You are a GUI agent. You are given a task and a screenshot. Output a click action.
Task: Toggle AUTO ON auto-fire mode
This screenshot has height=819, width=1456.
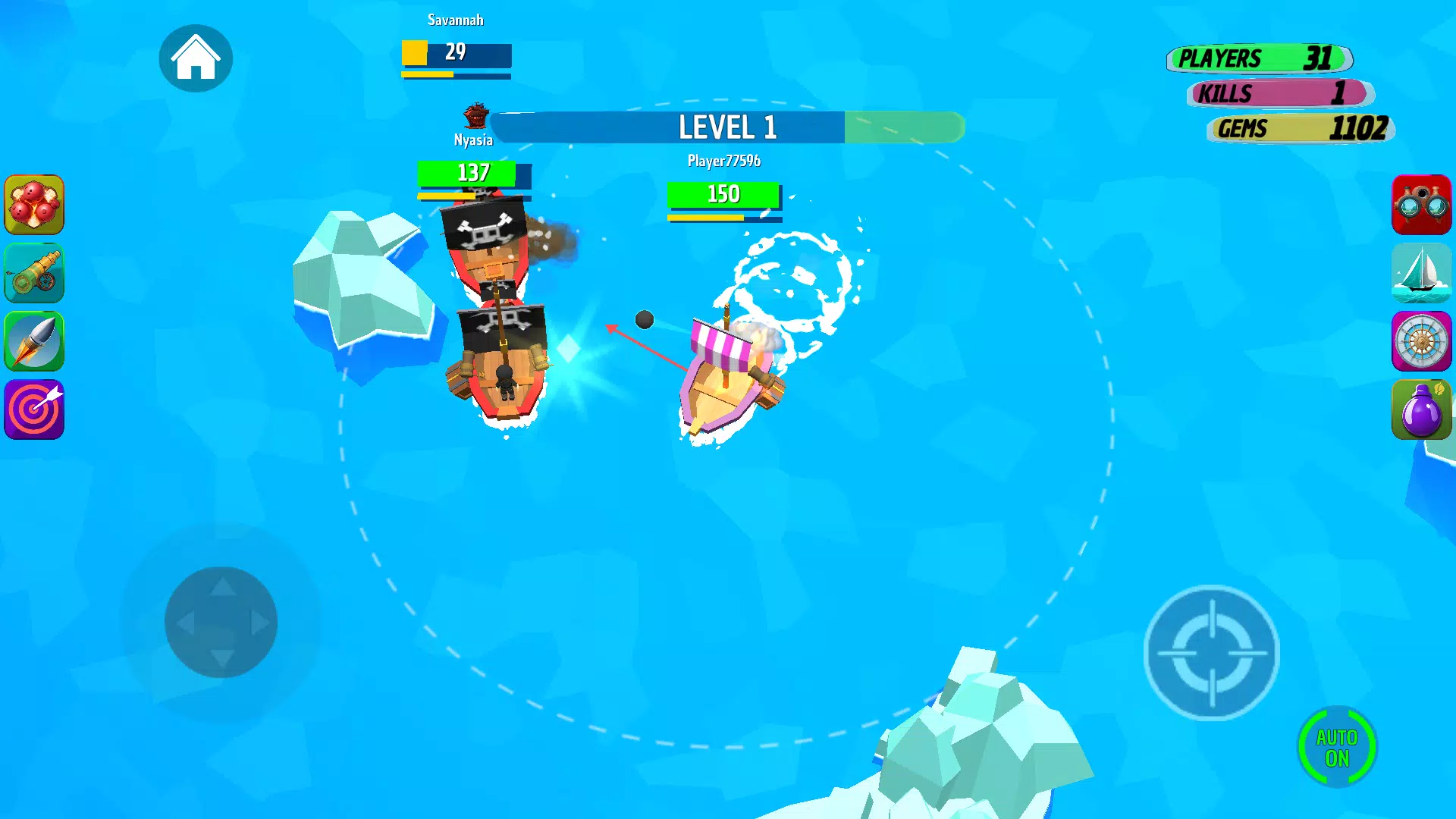click(1338, 745)
